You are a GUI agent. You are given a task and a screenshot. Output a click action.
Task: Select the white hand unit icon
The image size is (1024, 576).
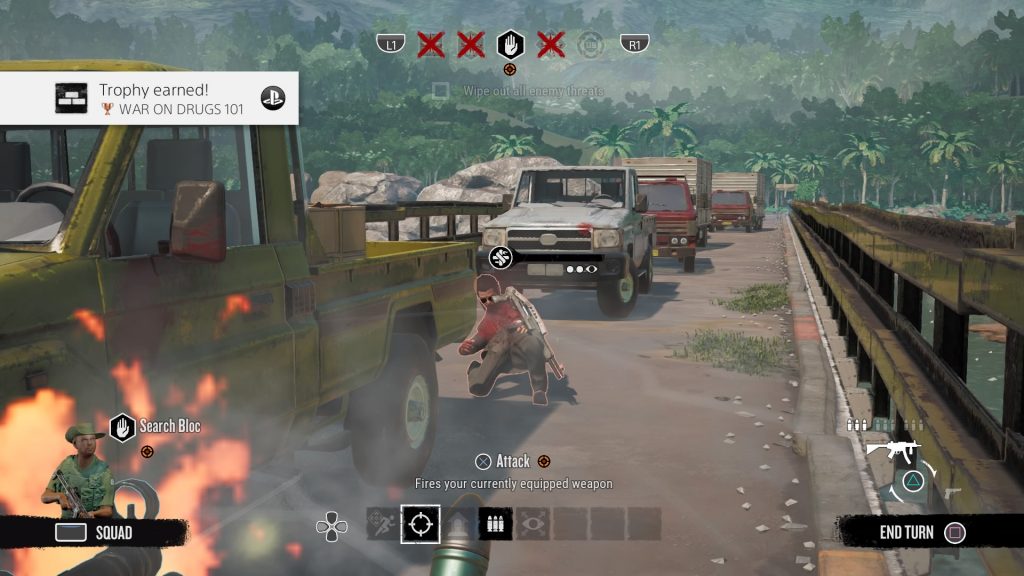pos(510,43)
